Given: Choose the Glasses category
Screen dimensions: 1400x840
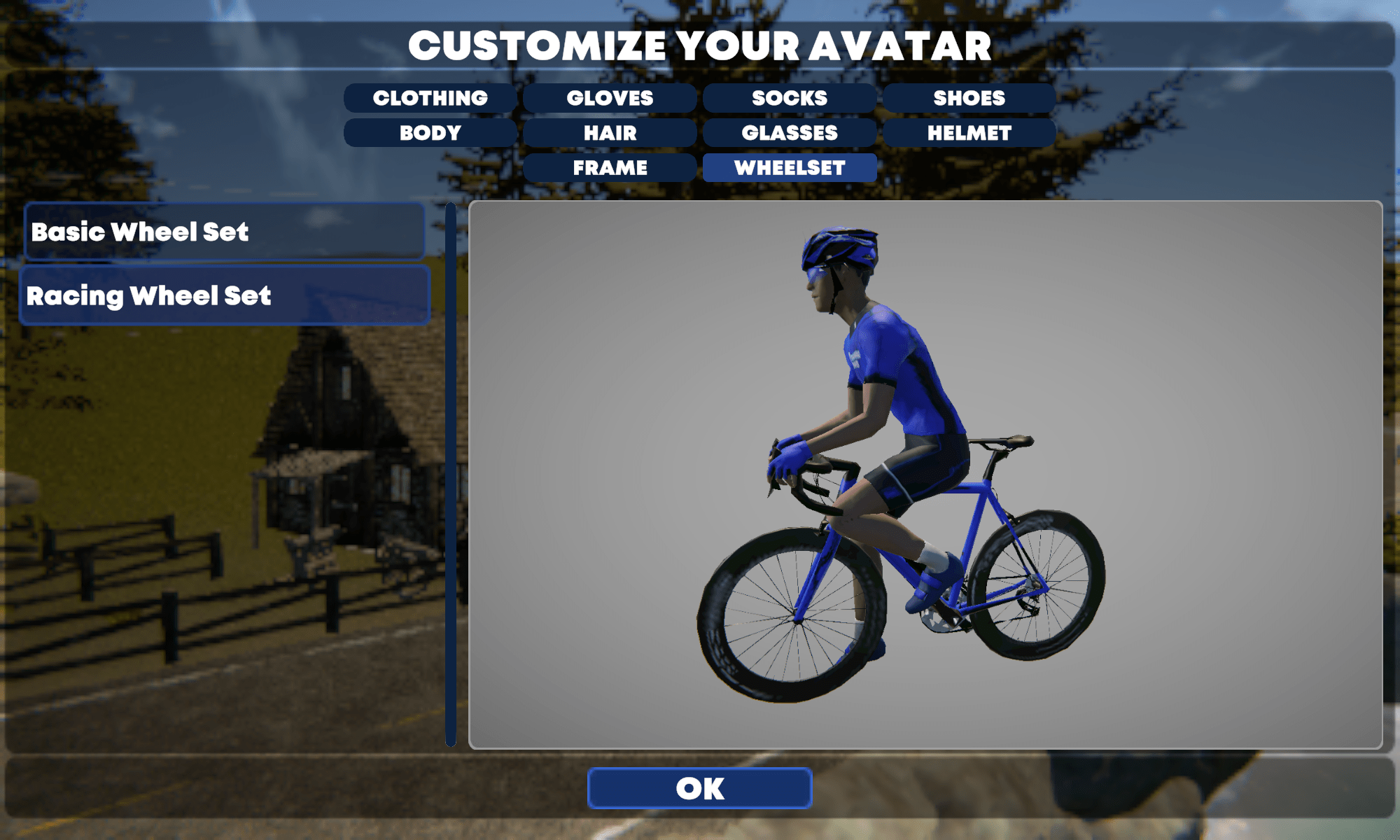Looking at the screenshot, I should (x=790, y=133).
